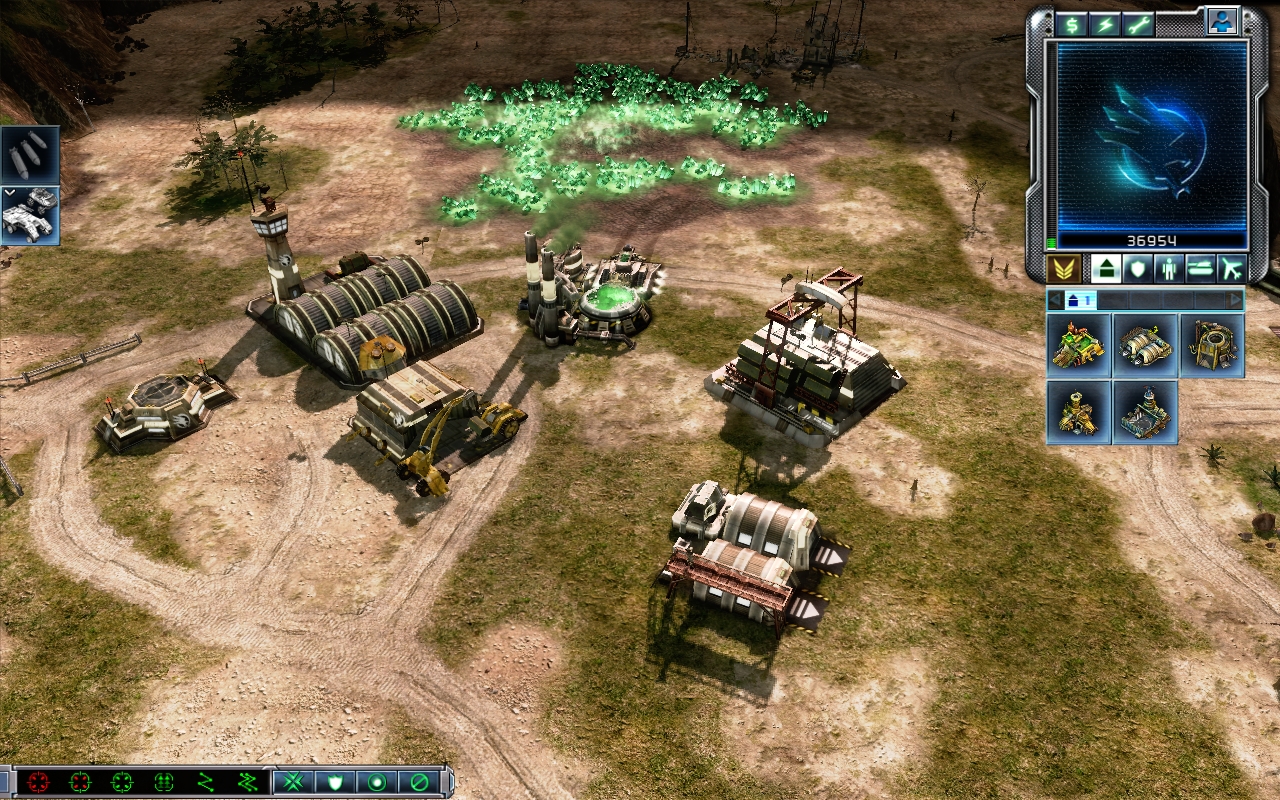Toggle the lightning bolt power button
1280x800 pixels.
tap(1105, 25)
